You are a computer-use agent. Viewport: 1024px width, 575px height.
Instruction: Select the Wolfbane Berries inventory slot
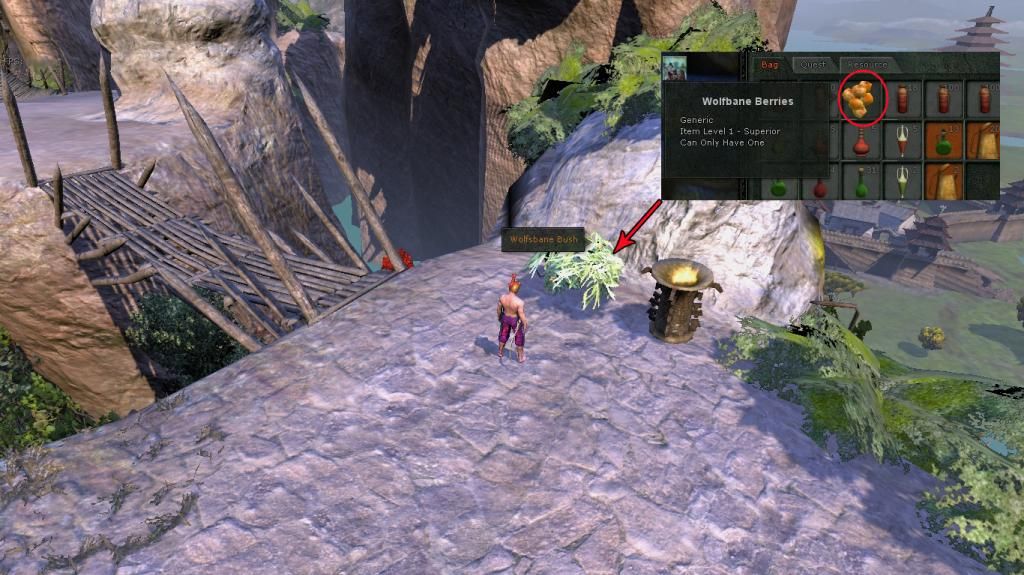[860, 98]
